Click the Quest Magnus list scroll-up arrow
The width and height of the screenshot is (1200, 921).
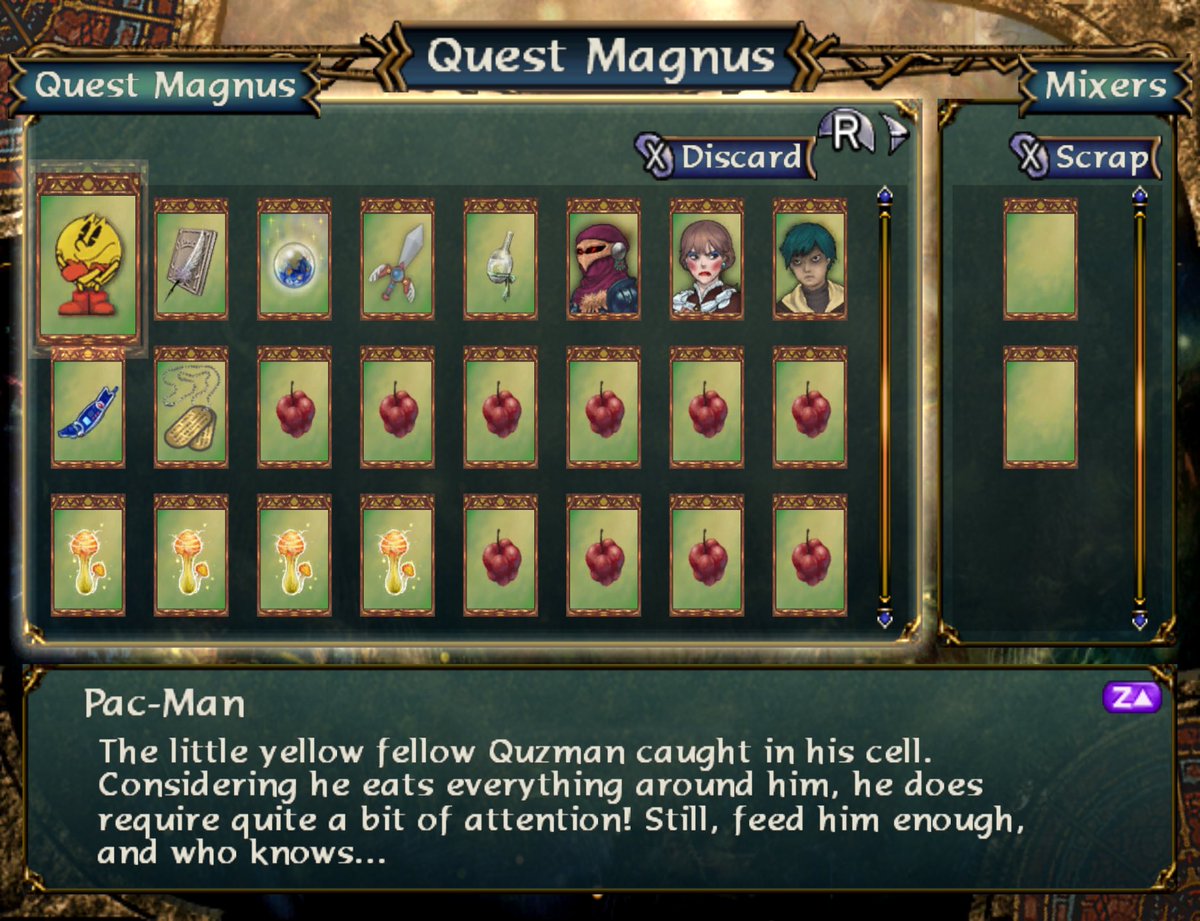pyautogui.click(x=884, y=195)
